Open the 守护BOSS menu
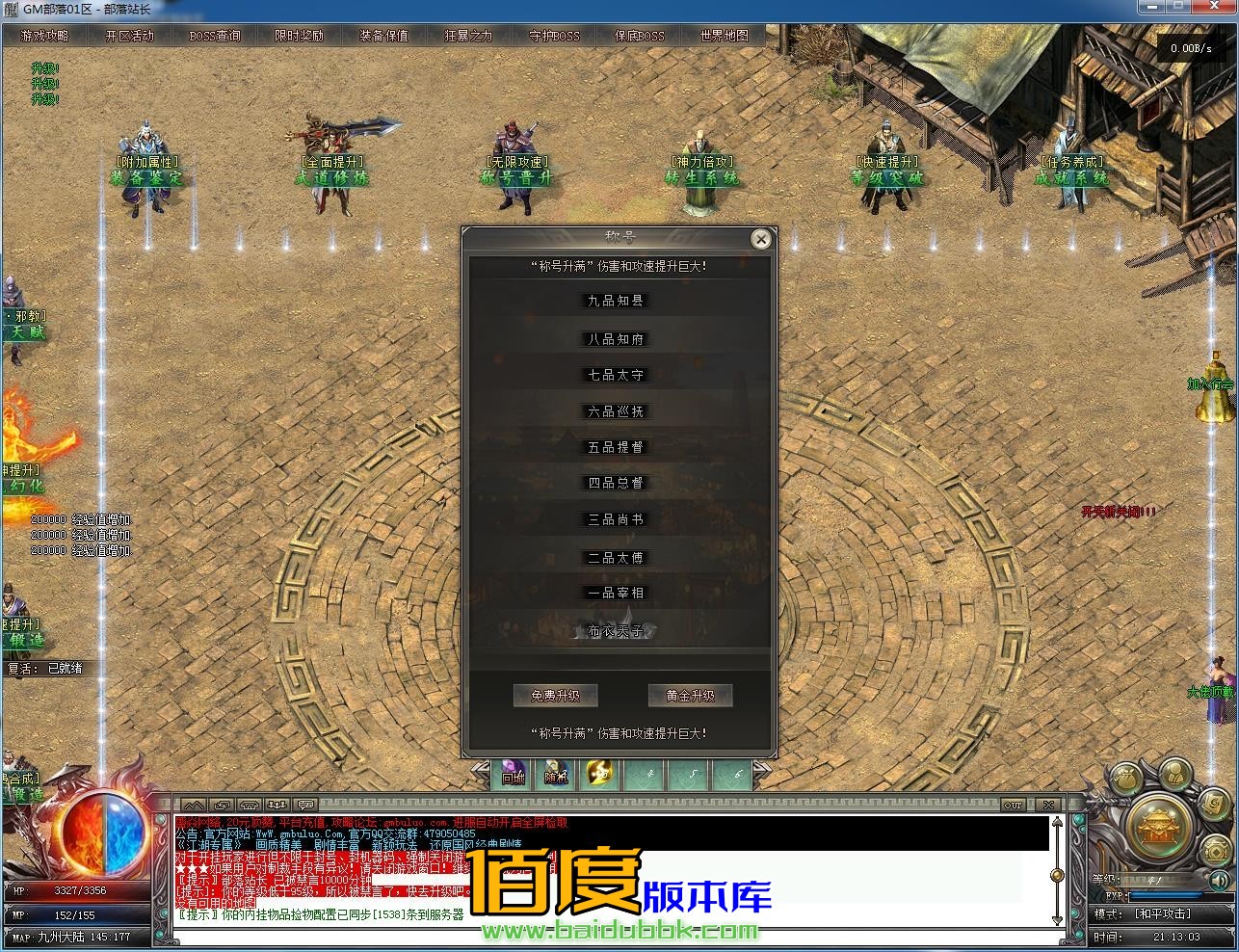The height and width of the screenshot is (952, 1239). tap(554, 36)
